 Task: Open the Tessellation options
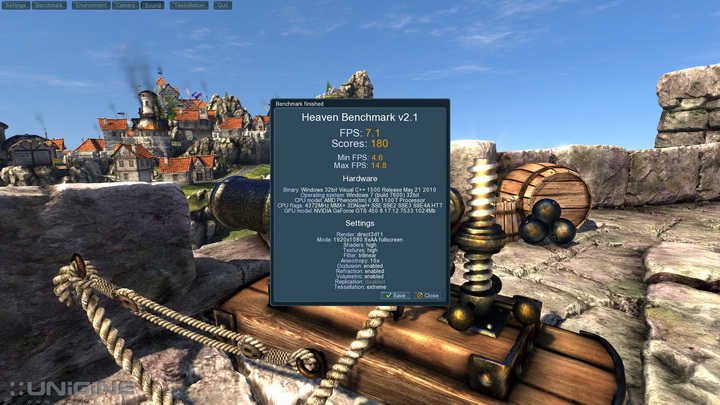[188, 5]
